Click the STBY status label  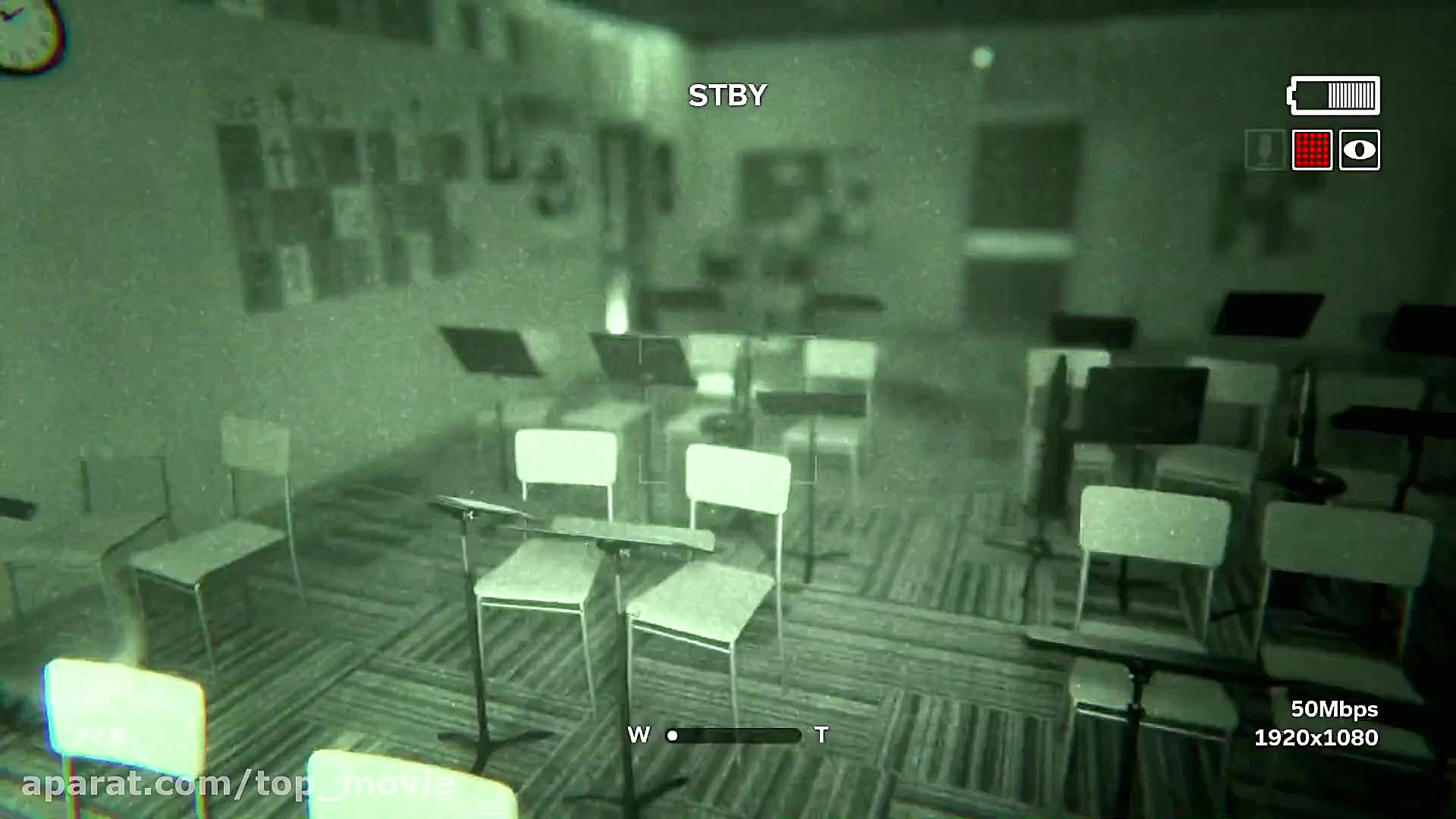pyautogui.click(x=727, y=93)
